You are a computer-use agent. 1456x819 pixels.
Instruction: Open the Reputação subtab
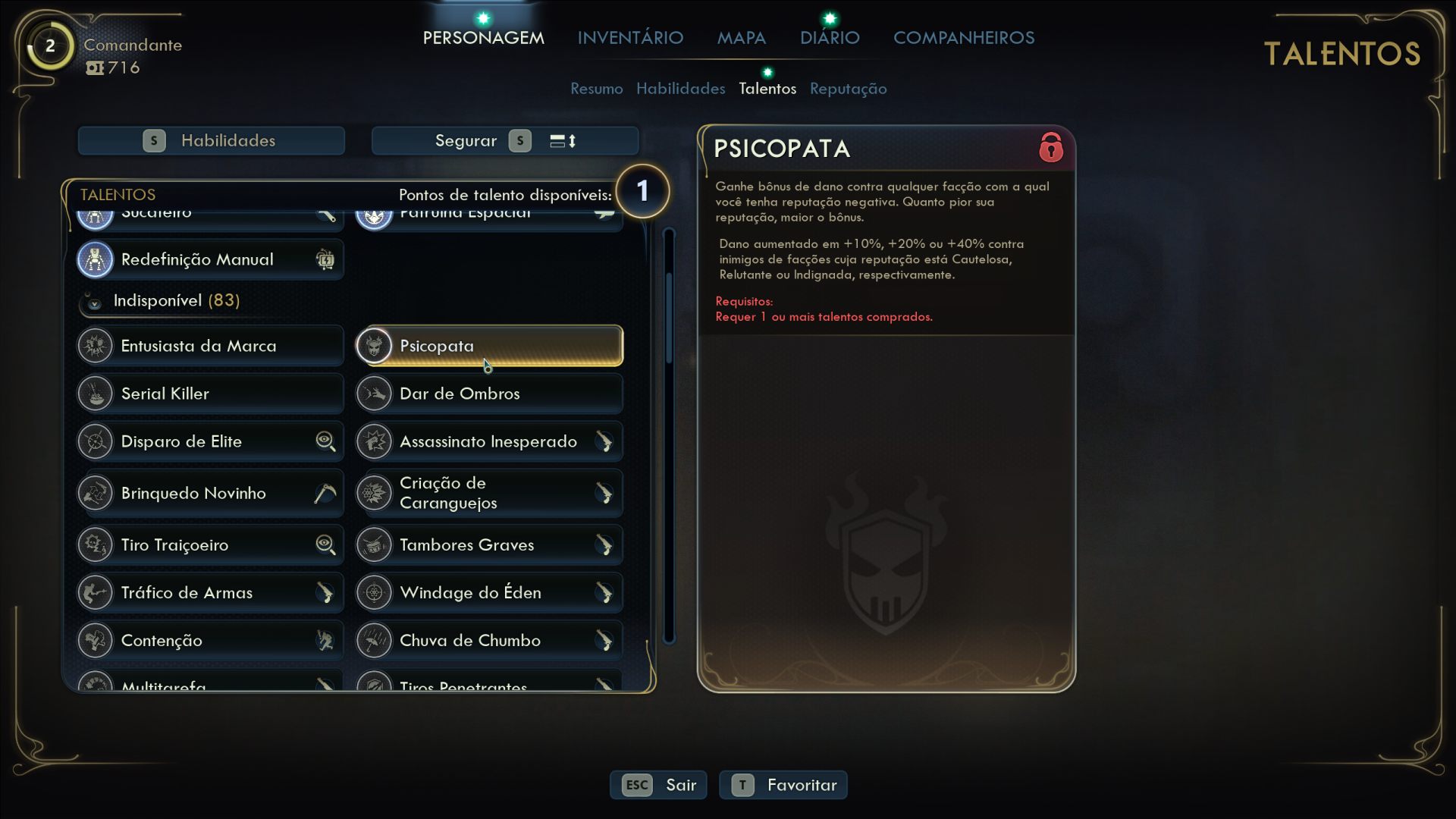pyautogui.click(x=848, y=89)
